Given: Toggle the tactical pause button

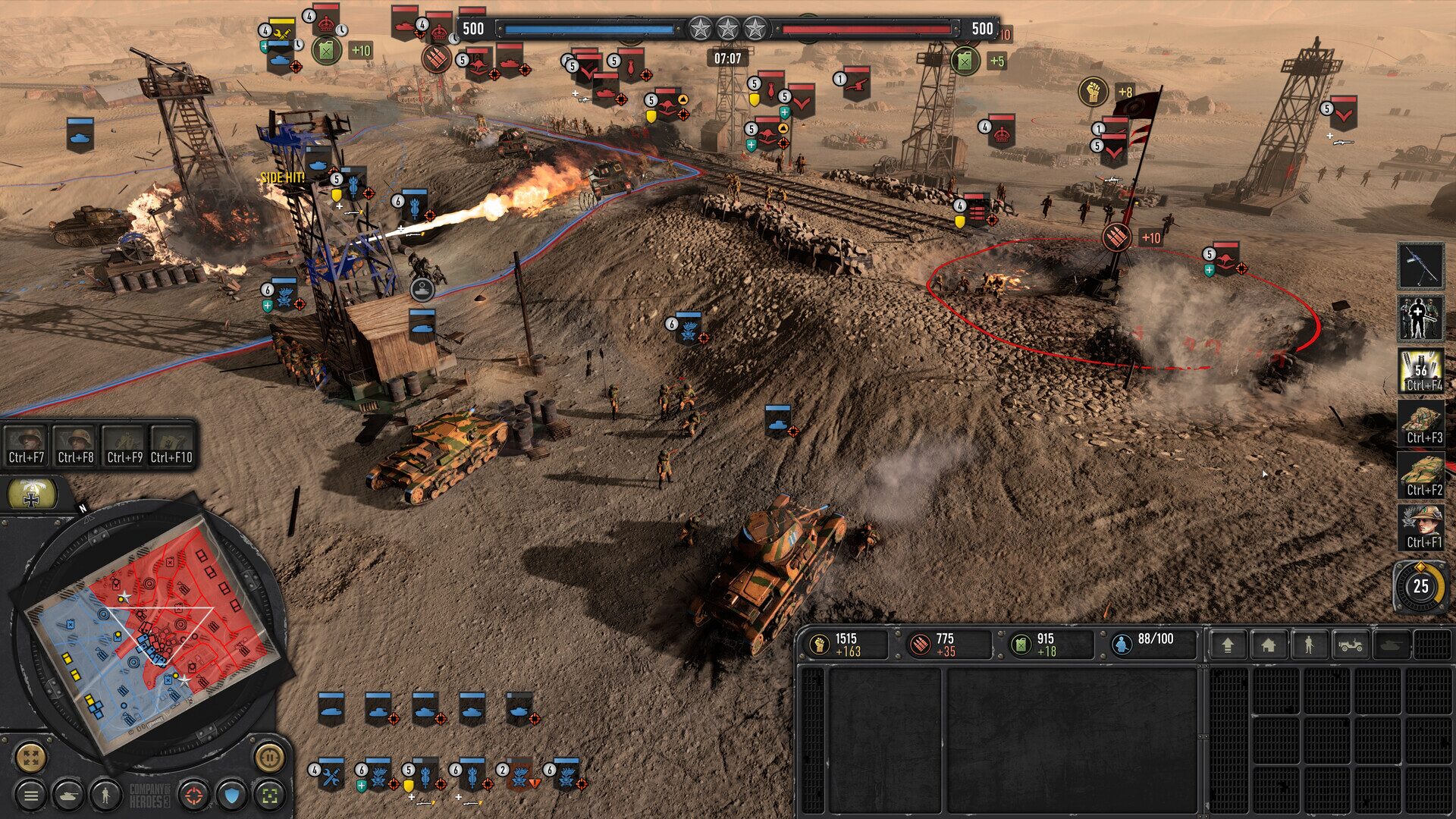Looking at the screenshot, I should pyautogui.click(x=269, y=756).
